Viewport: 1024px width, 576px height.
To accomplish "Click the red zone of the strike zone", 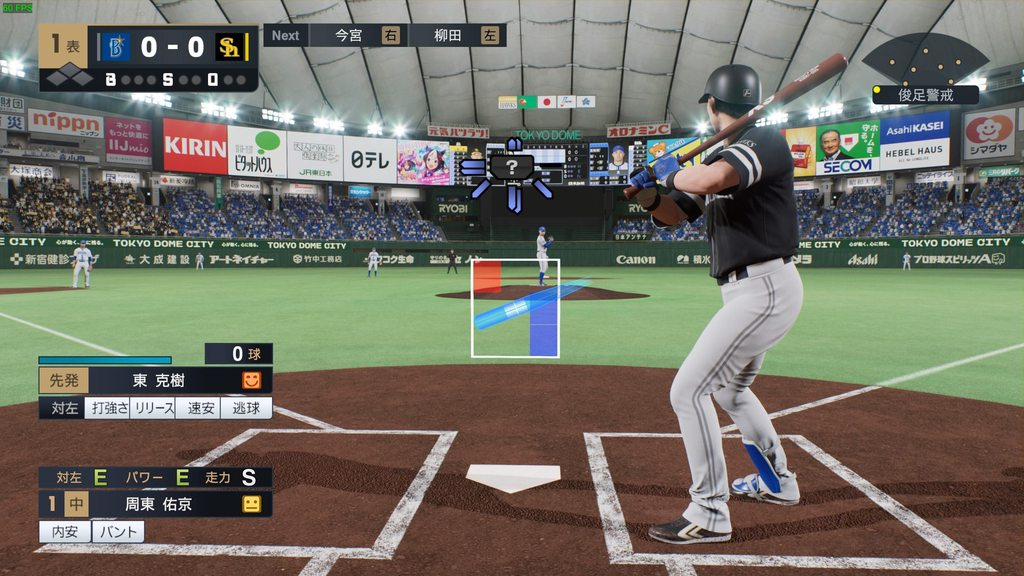I will coord(487,277).
